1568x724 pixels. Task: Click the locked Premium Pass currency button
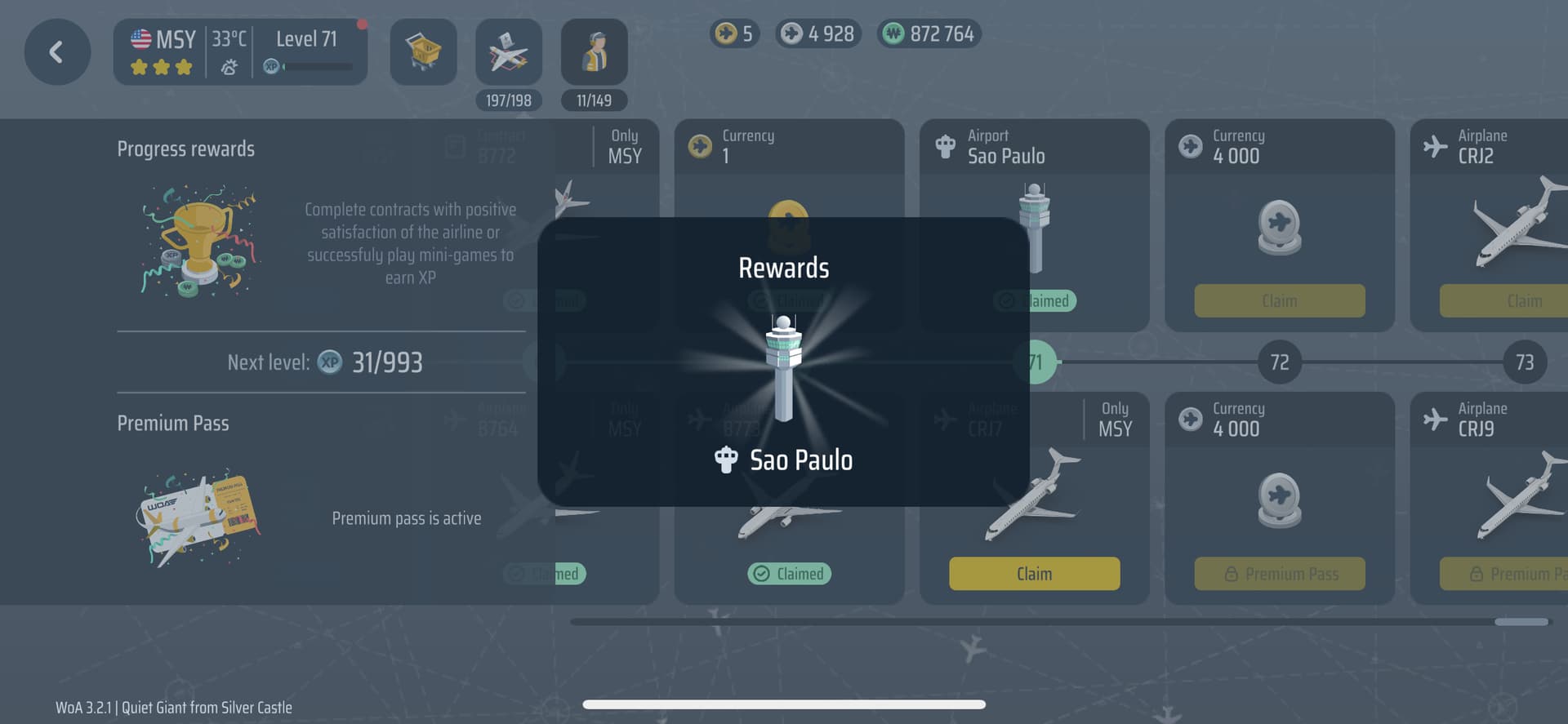pos(1279,574)
